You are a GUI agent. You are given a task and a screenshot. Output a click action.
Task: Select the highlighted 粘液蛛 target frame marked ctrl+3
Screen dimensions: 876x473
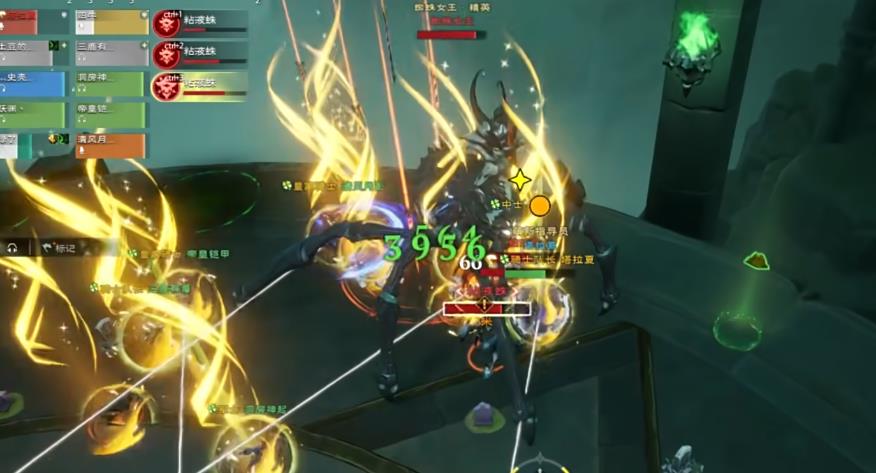(x=200, y=85)
